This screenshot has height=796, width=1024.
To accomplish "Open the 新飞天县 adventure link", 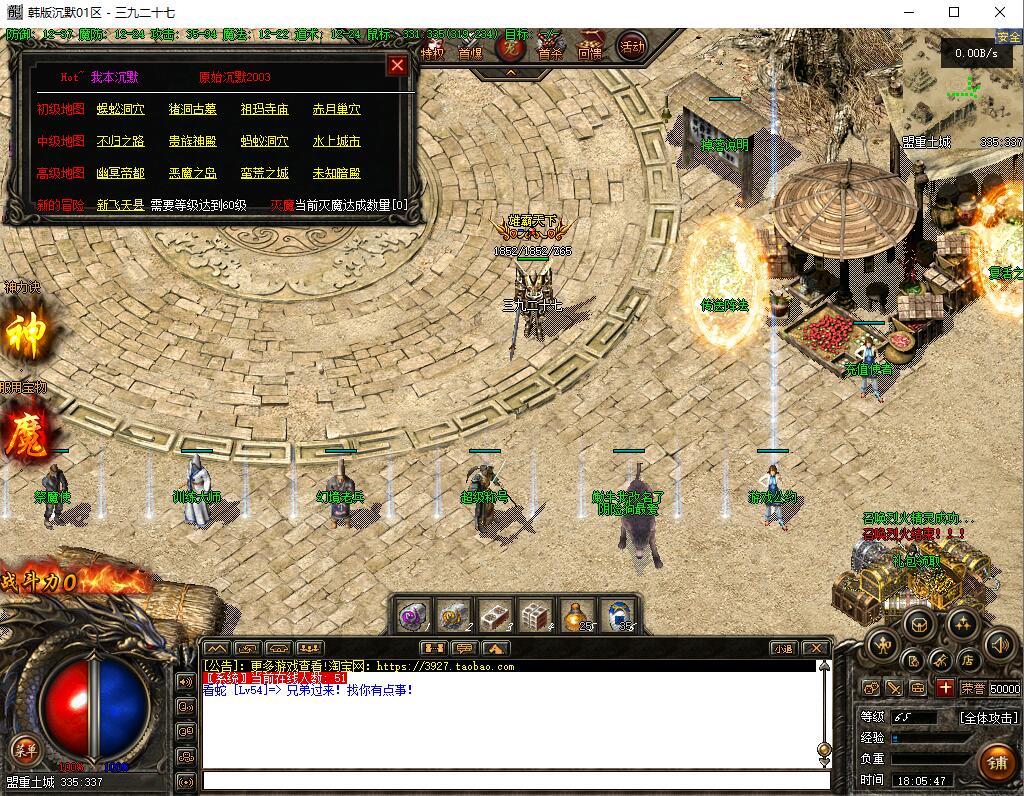I will (x=120, y=205).
